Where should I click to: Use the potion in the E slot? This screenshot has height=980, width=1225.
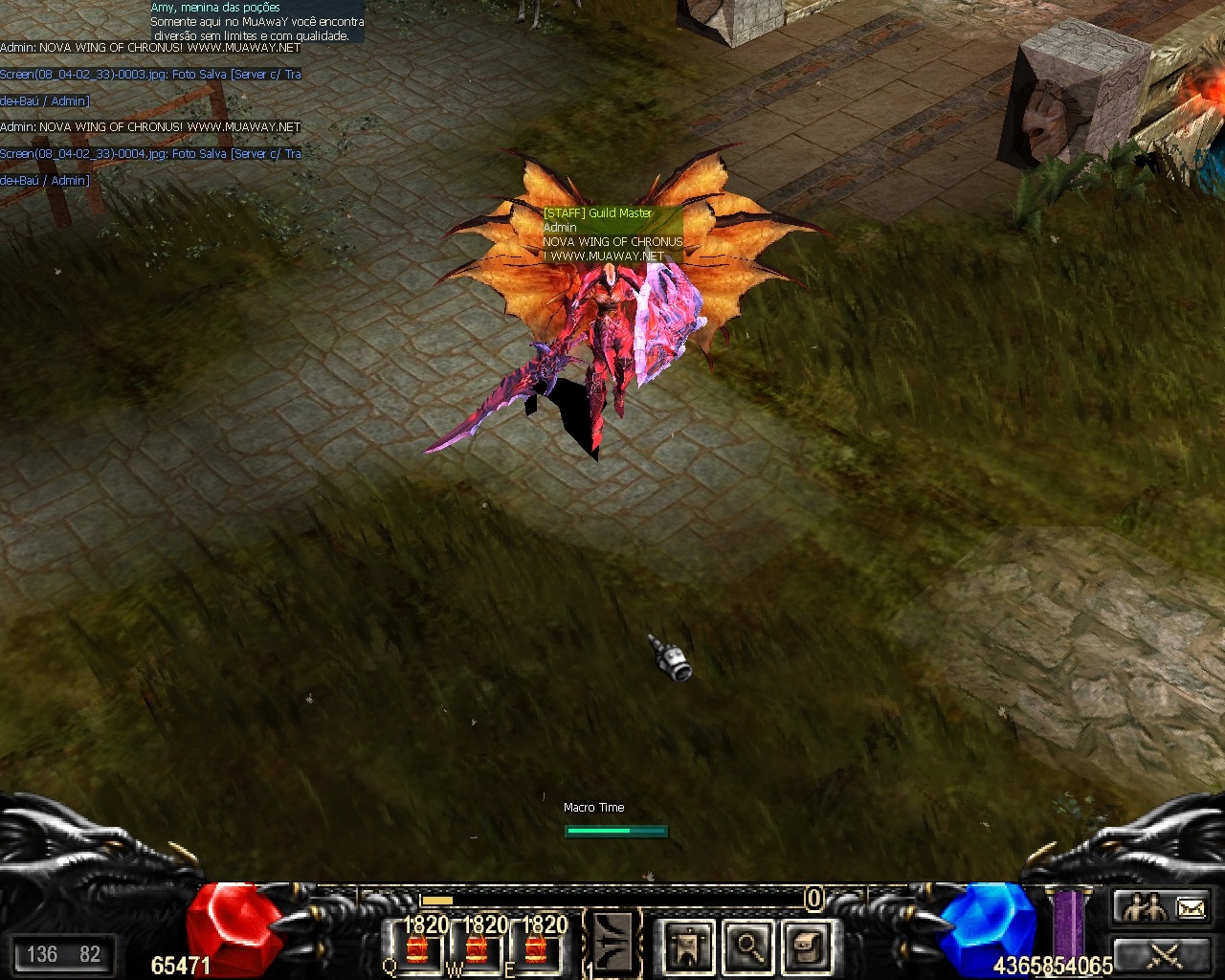pyautogui.click(x=536, y=948)
